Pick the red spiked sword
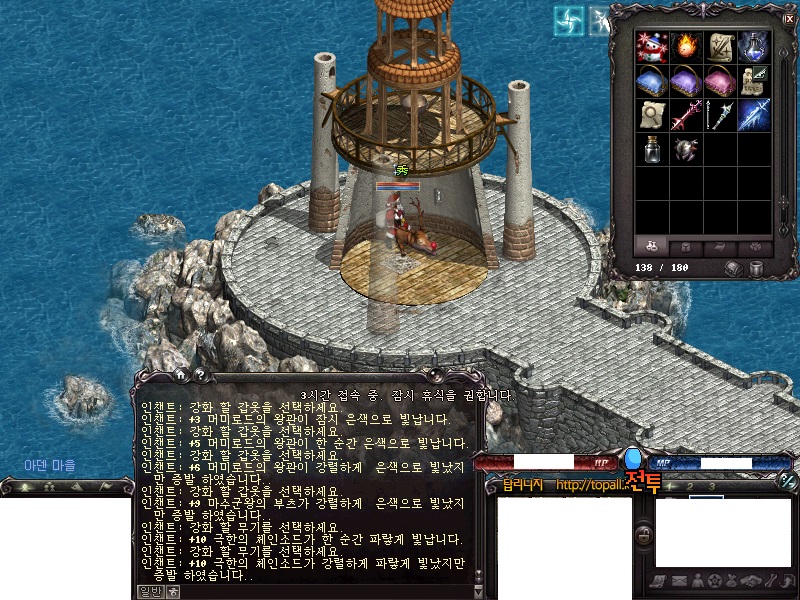The width and height of the screenshot is (800, 600). click(686, 115)
